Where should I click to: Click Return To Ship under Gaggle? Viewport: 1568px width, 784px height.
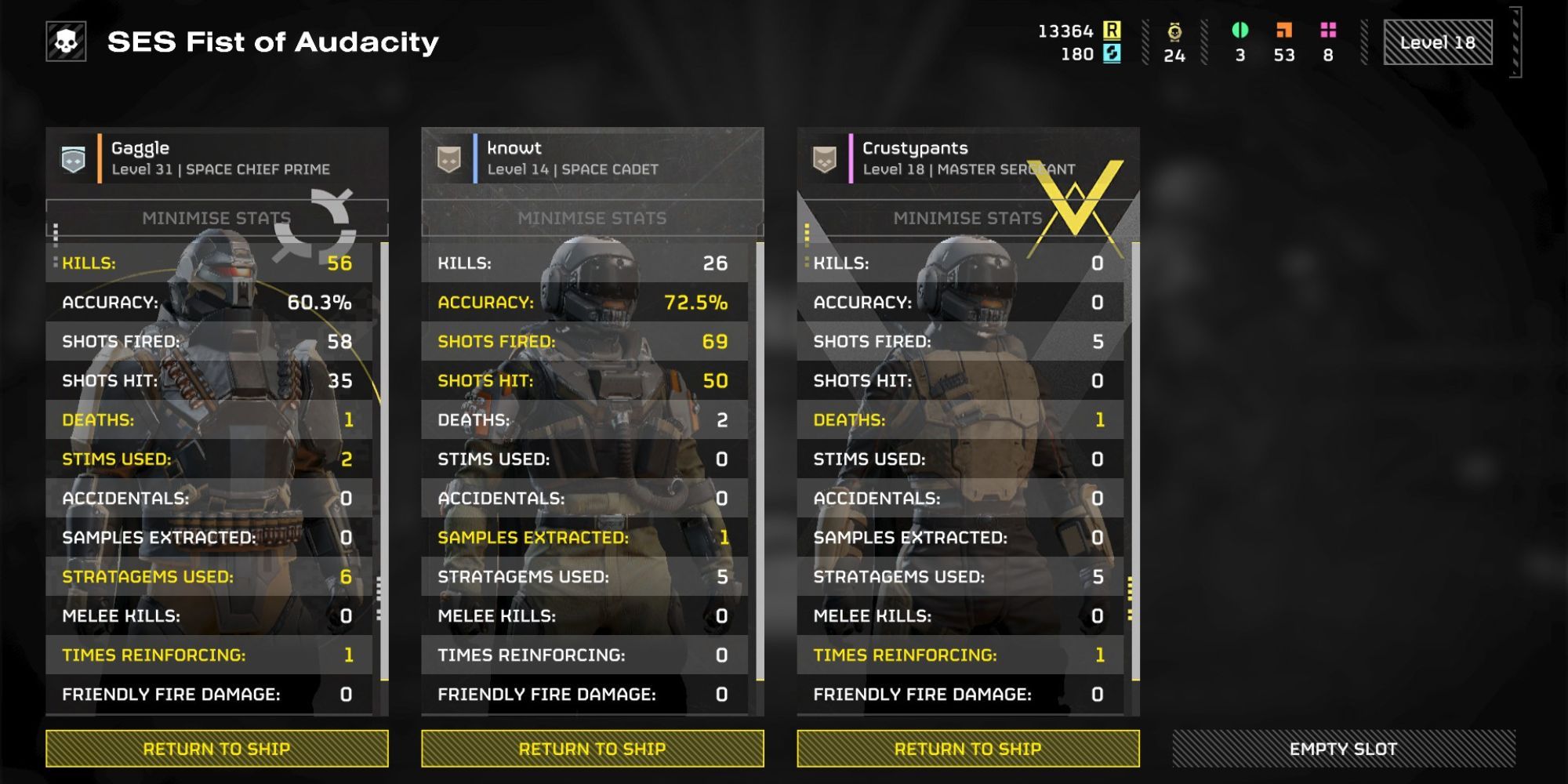click(x=217, y=748)
